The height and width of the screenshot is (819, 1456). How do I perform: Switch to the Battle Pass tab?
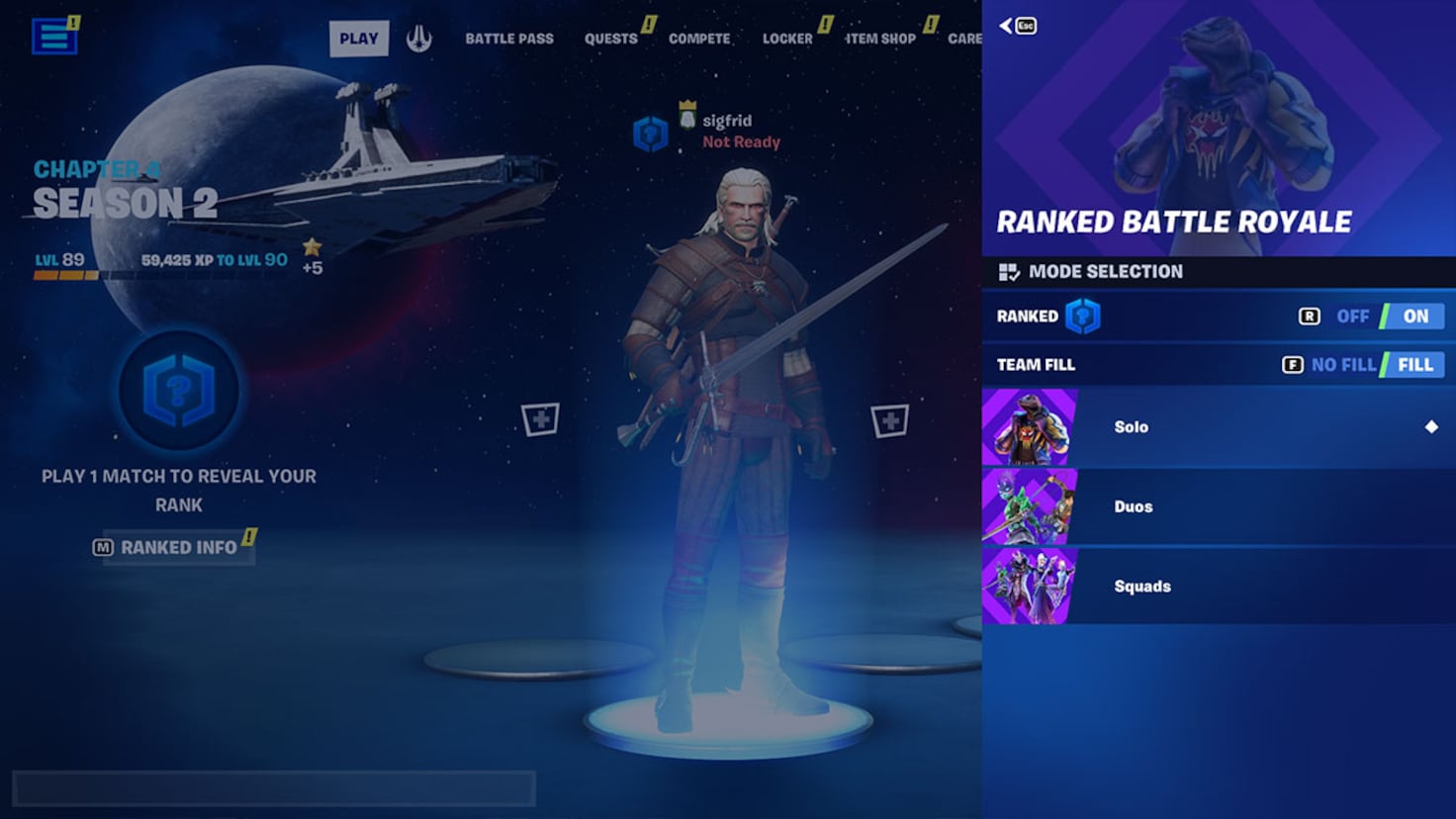(x=507, y=37)
